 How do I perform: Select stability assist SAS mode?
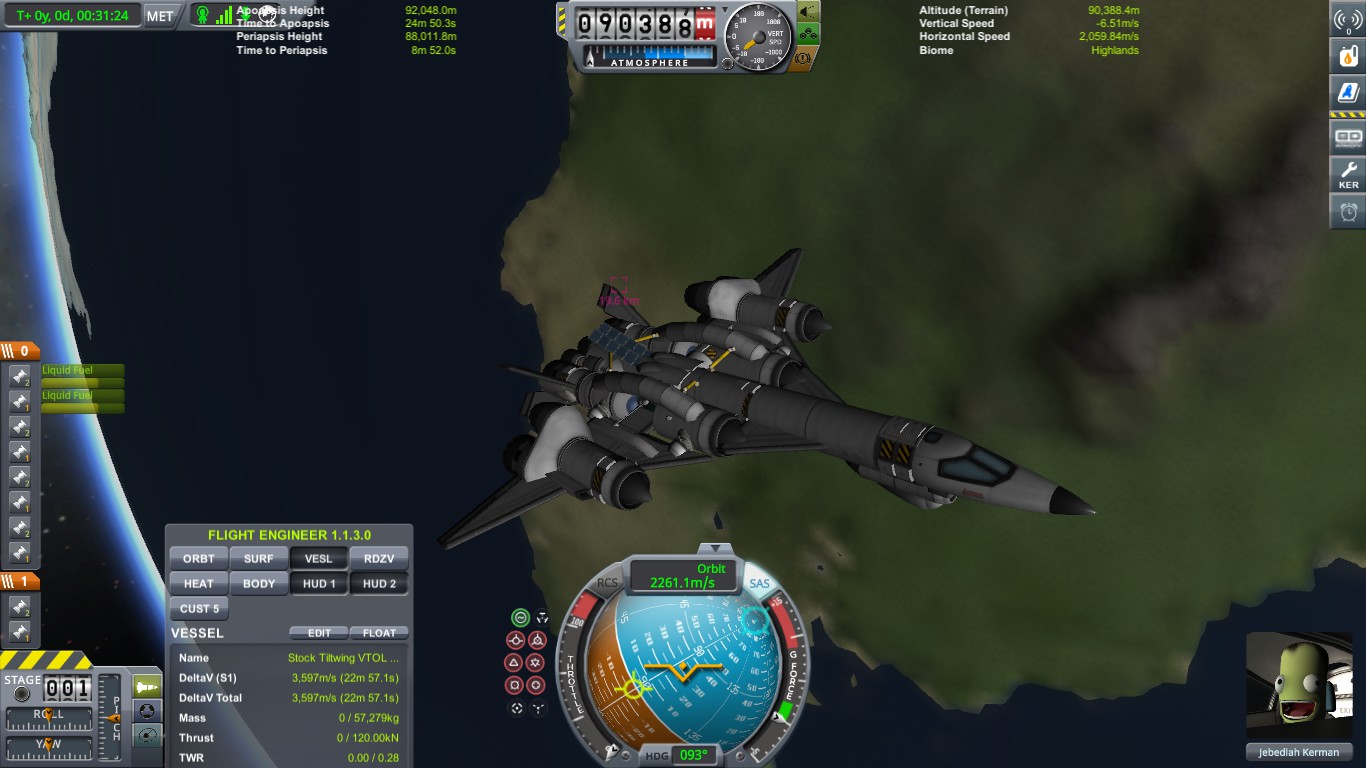coord(520,618)
